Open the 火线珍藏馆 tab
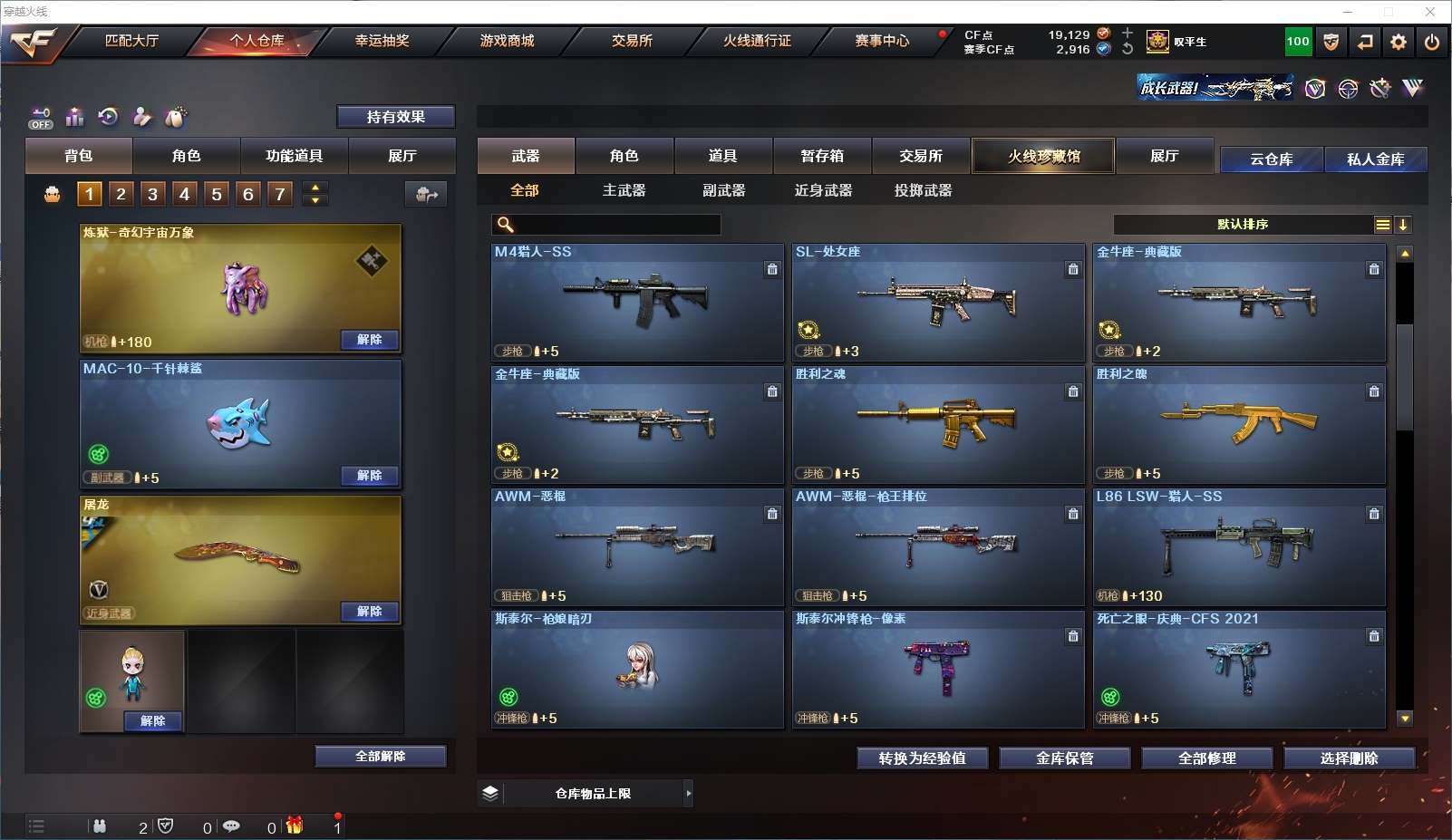Screen dimensions: 1452x840 [1043, 156]
